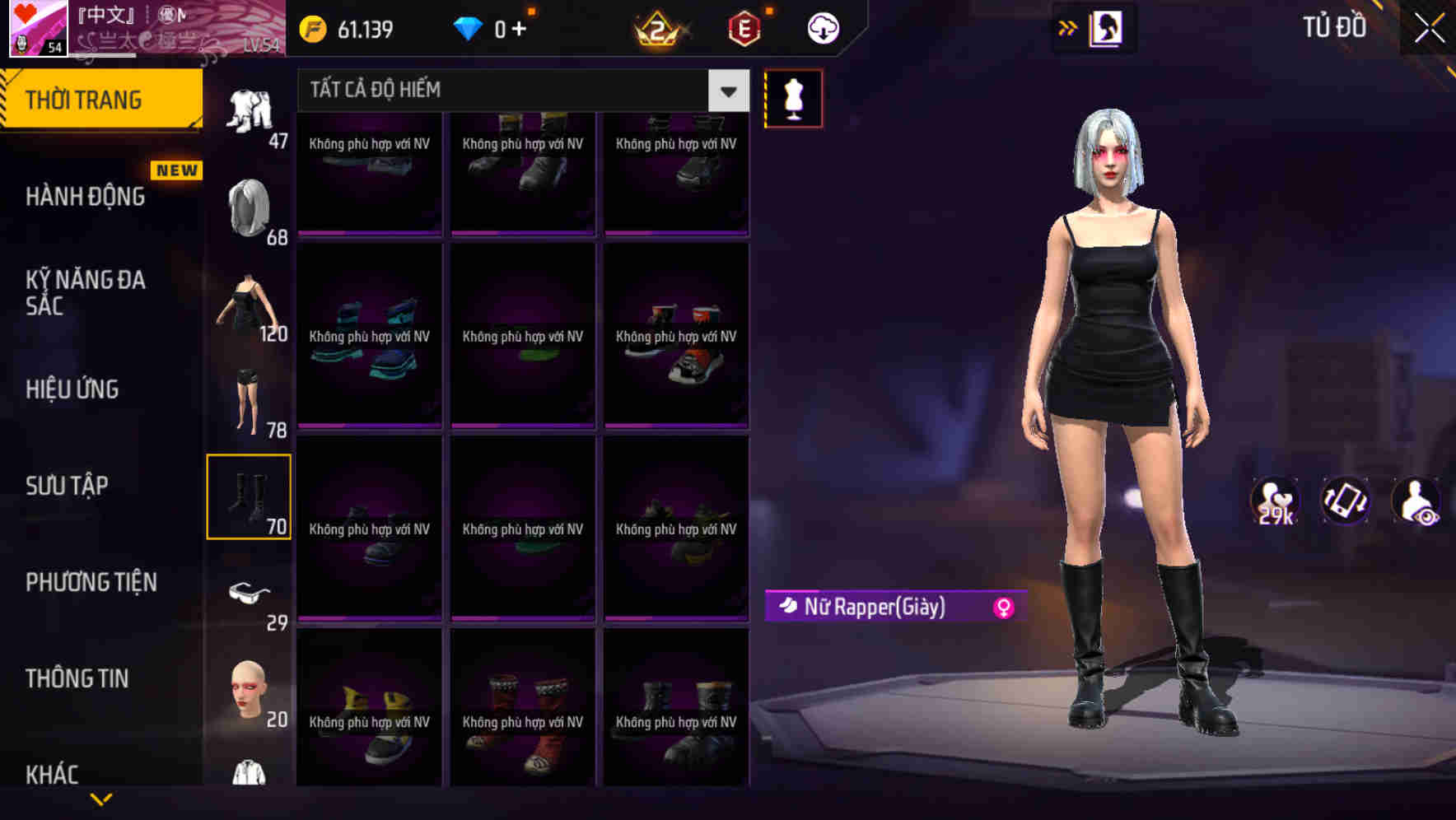Expand the KHÁC menu via its down chevron
This screenshot has width=1456, height=820.
point(101,797)
